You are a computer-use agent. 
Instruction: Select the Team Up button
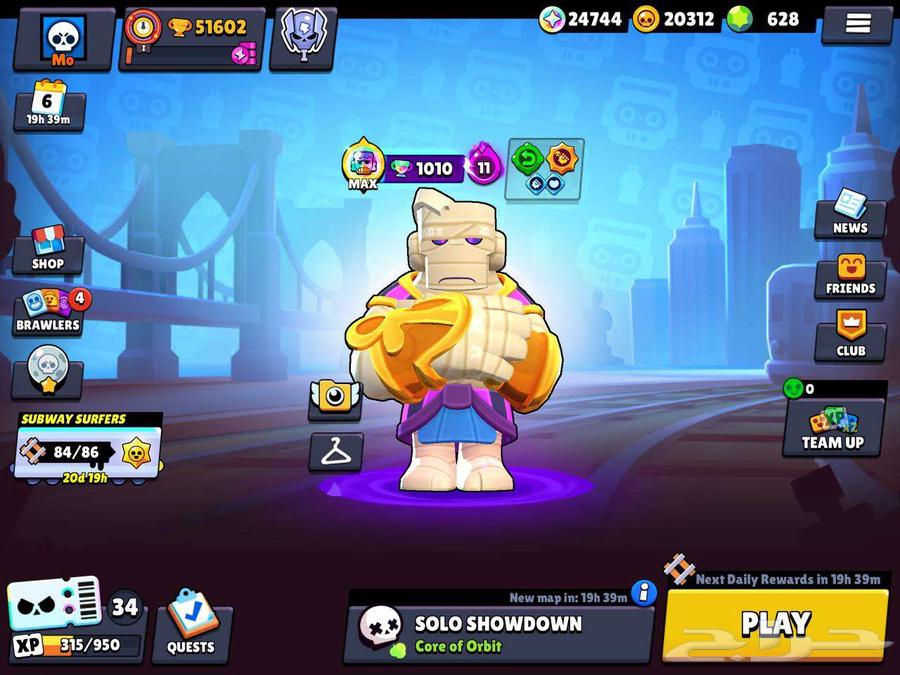point(833,427)
